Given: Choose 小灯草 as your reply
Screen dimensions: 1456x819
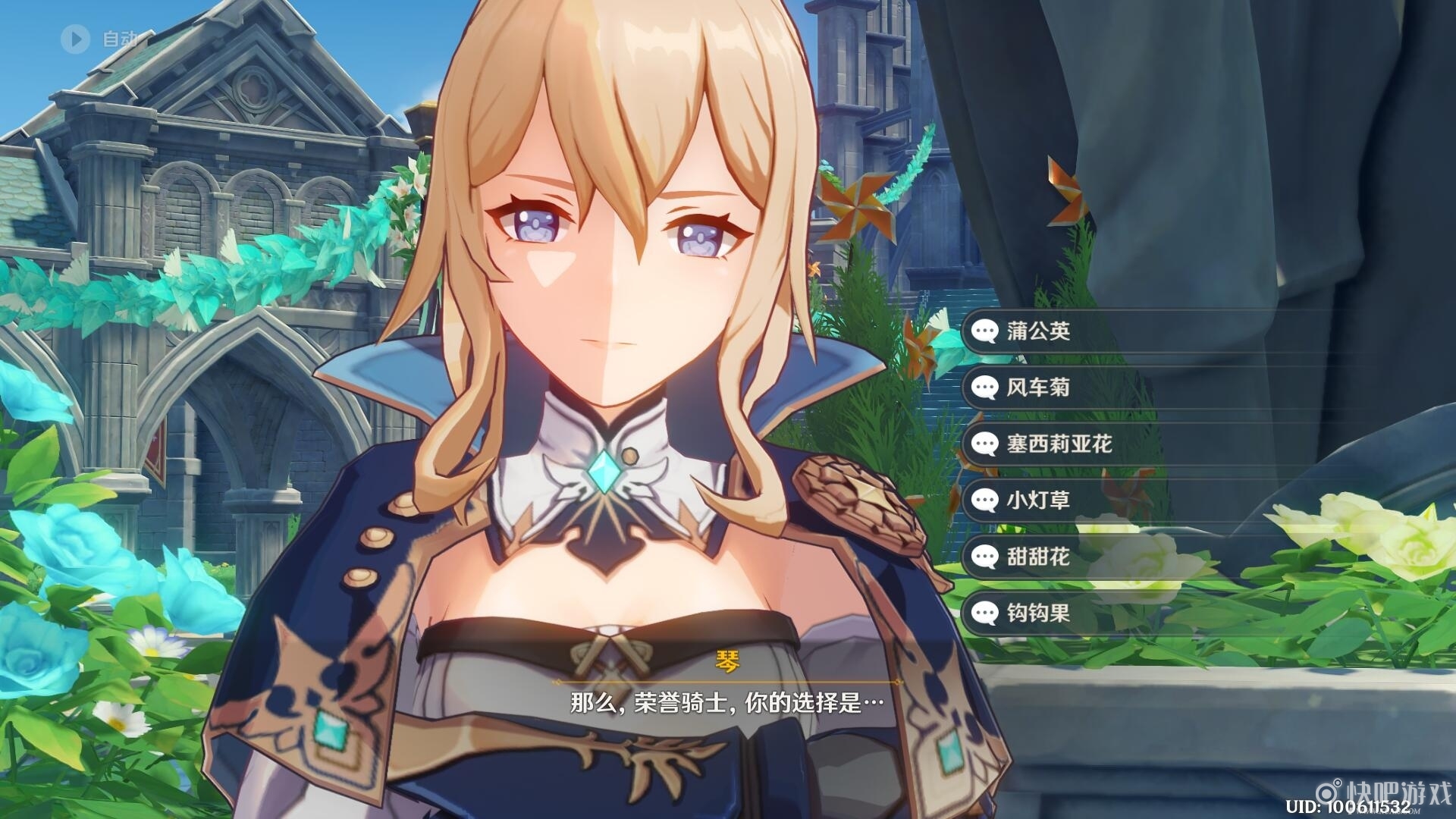Looking at the screenshot, I should pos(1037,500).
